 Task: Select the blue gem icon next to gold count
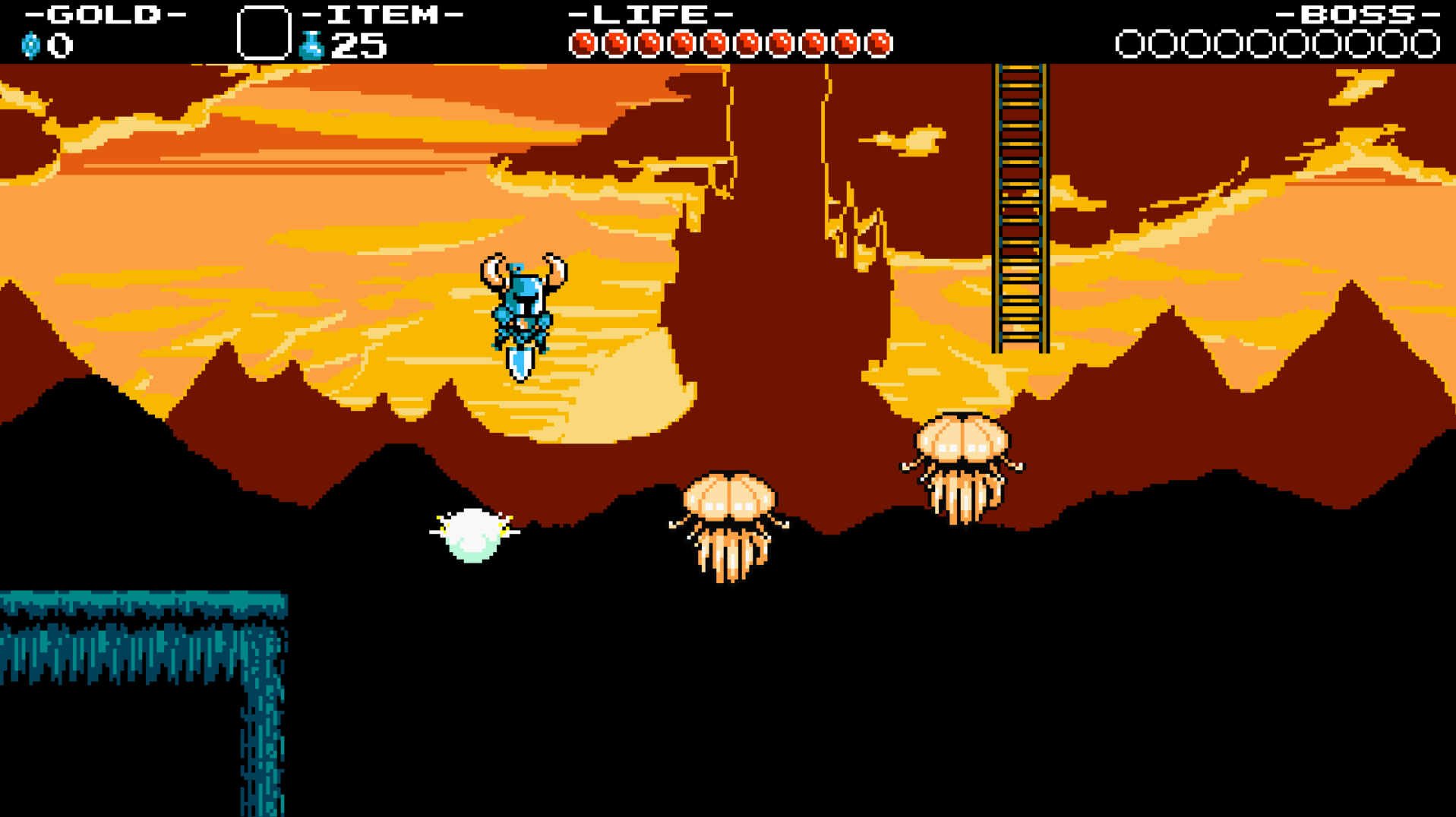(30, 44)
